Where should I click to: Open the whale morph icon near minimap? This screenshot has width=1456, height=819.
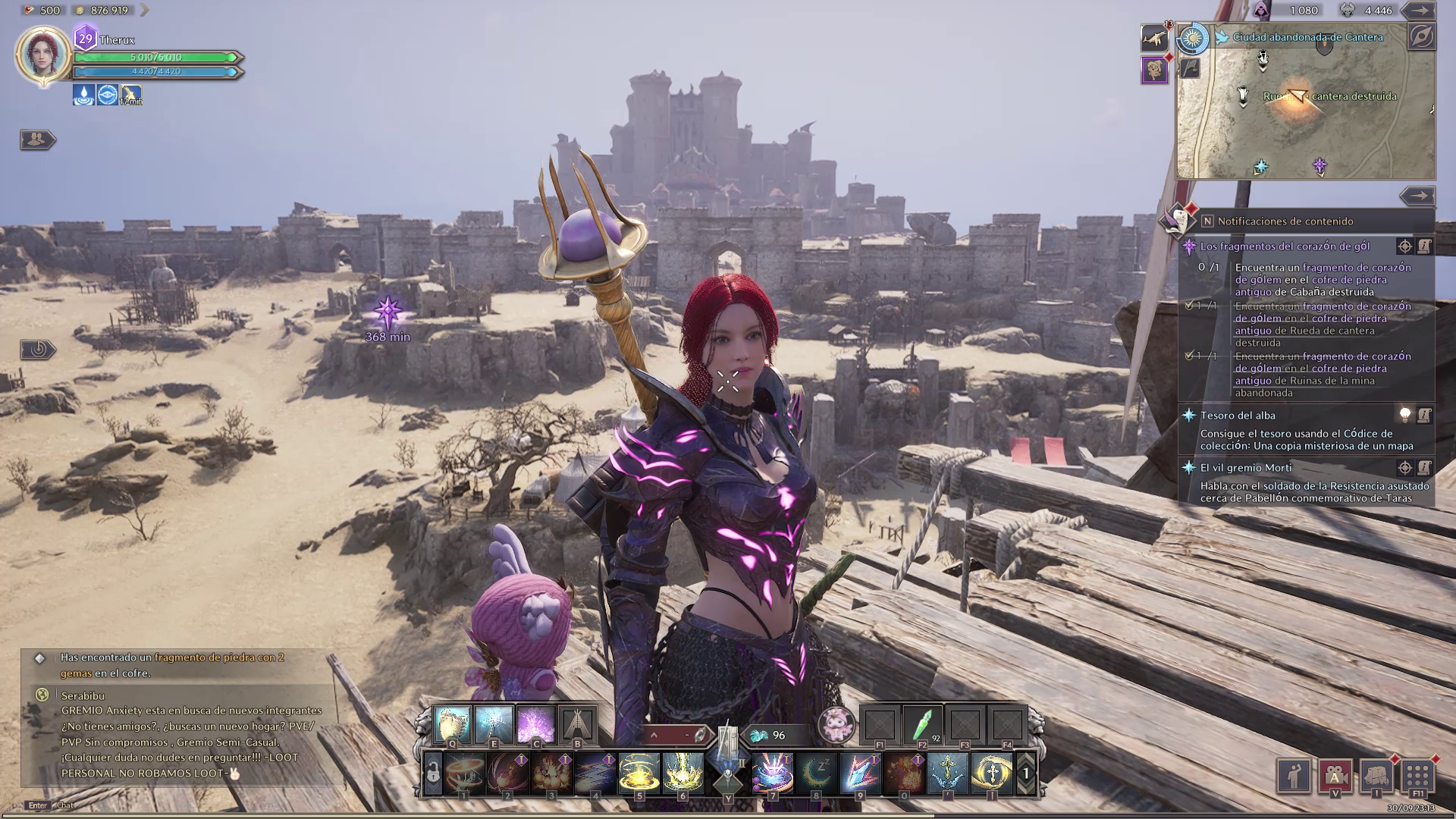coord(1154,39)
